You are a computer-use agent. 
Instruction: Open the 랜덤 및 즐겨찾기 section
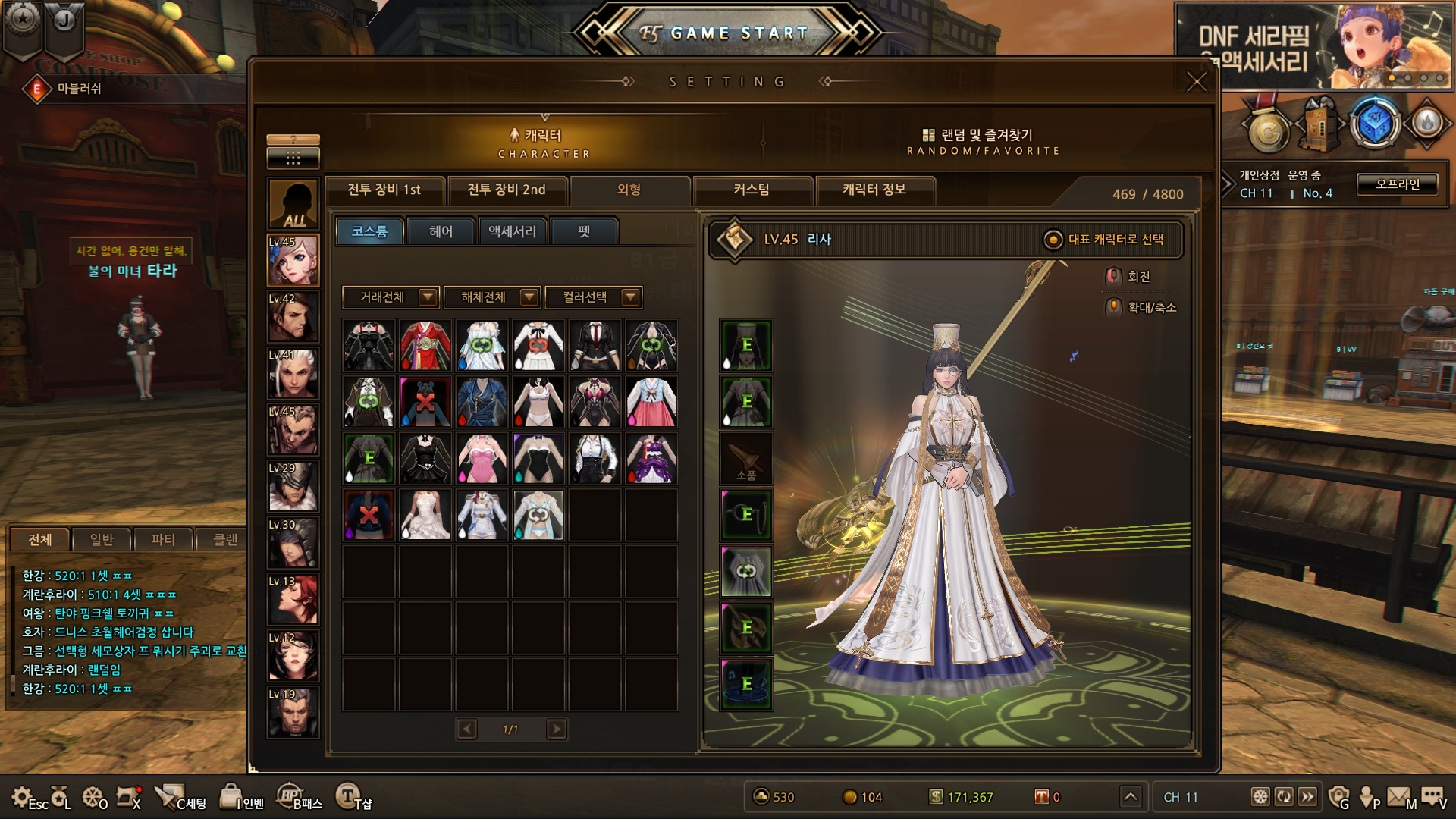click(983, 141)
